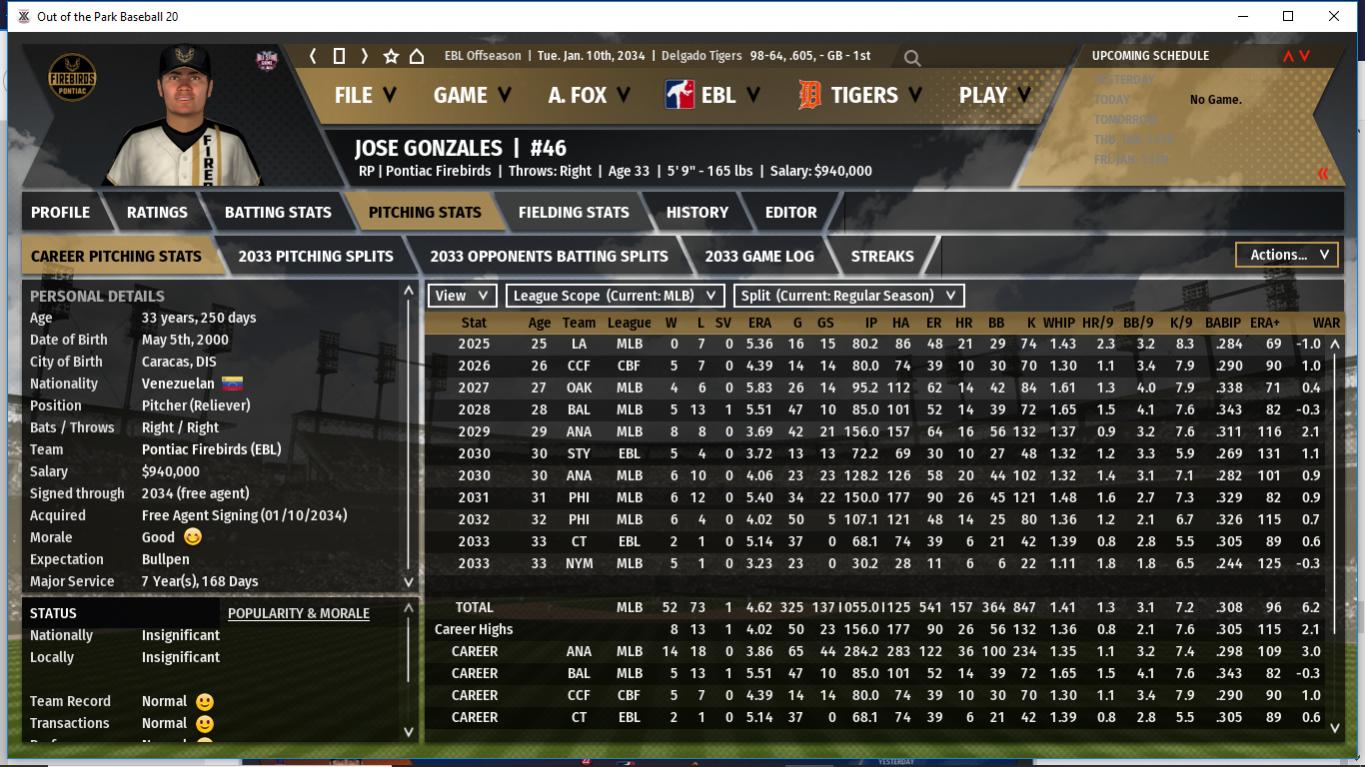View the Fielding Stats tab
1365x767 pixels.
coord(573,212)
